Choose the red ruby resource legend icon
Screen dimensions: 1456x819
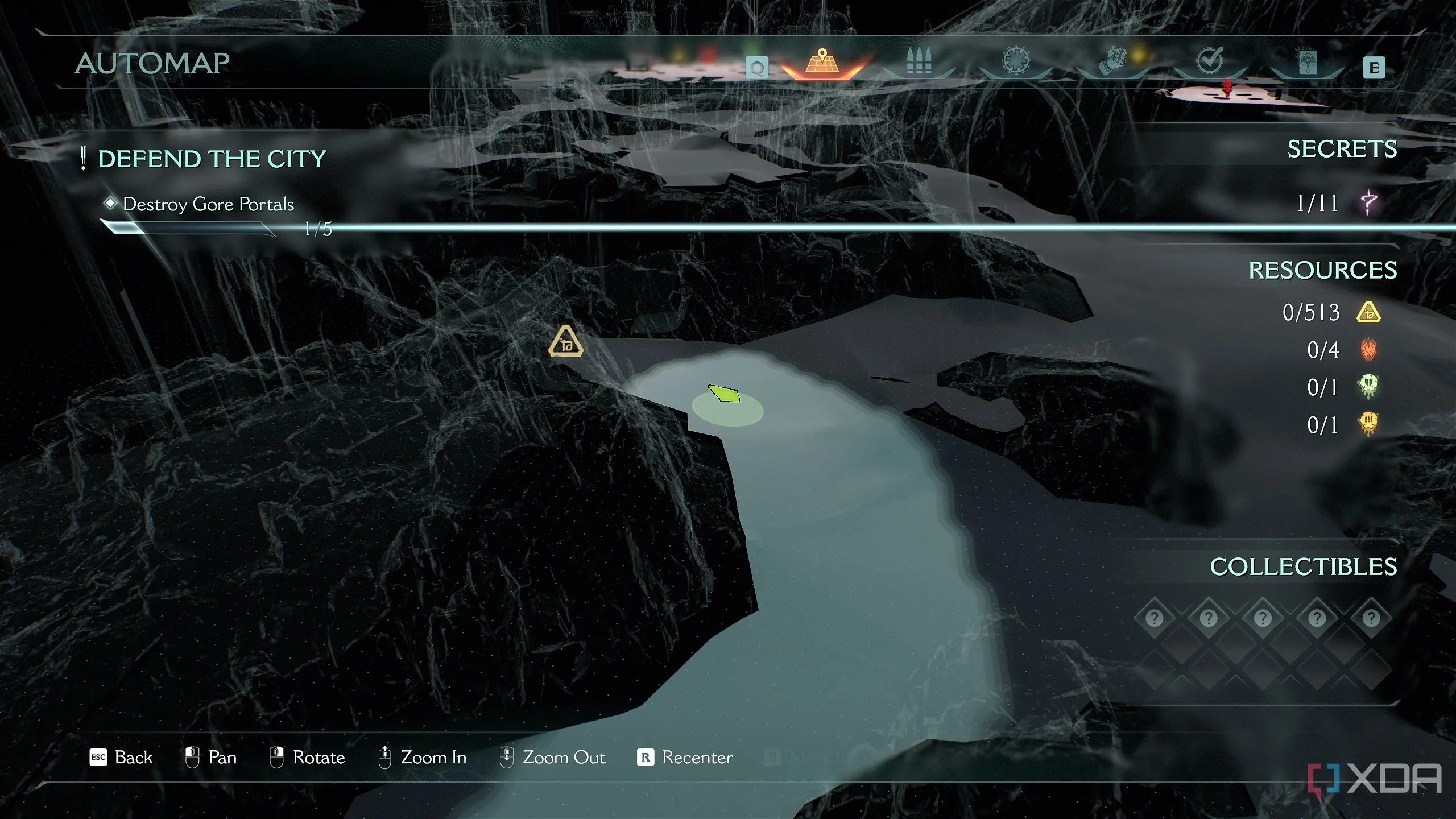[x=1368, y=350]
